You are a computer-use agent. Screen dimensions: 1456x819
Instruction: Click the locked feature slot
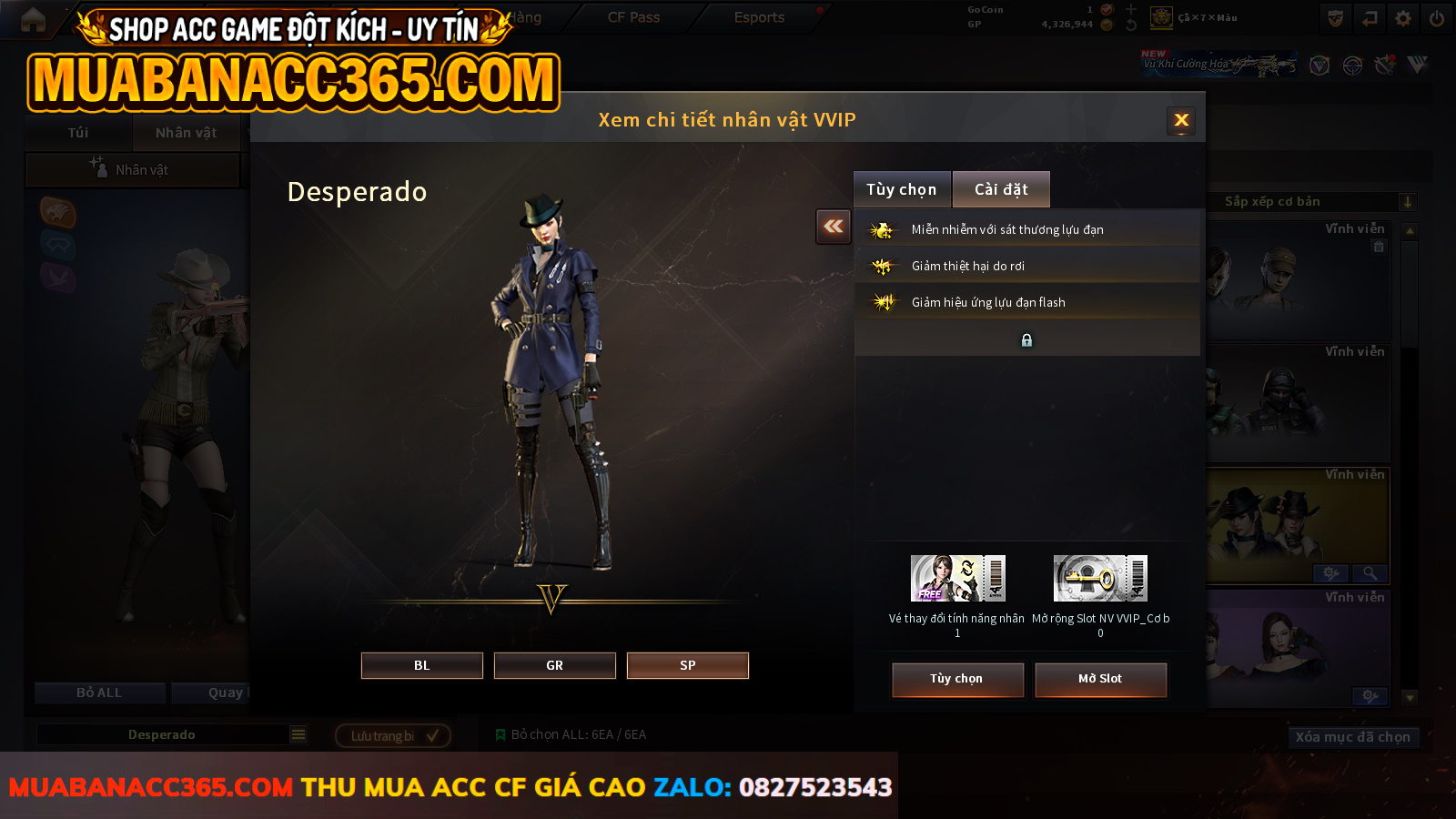coord(1026,339)
